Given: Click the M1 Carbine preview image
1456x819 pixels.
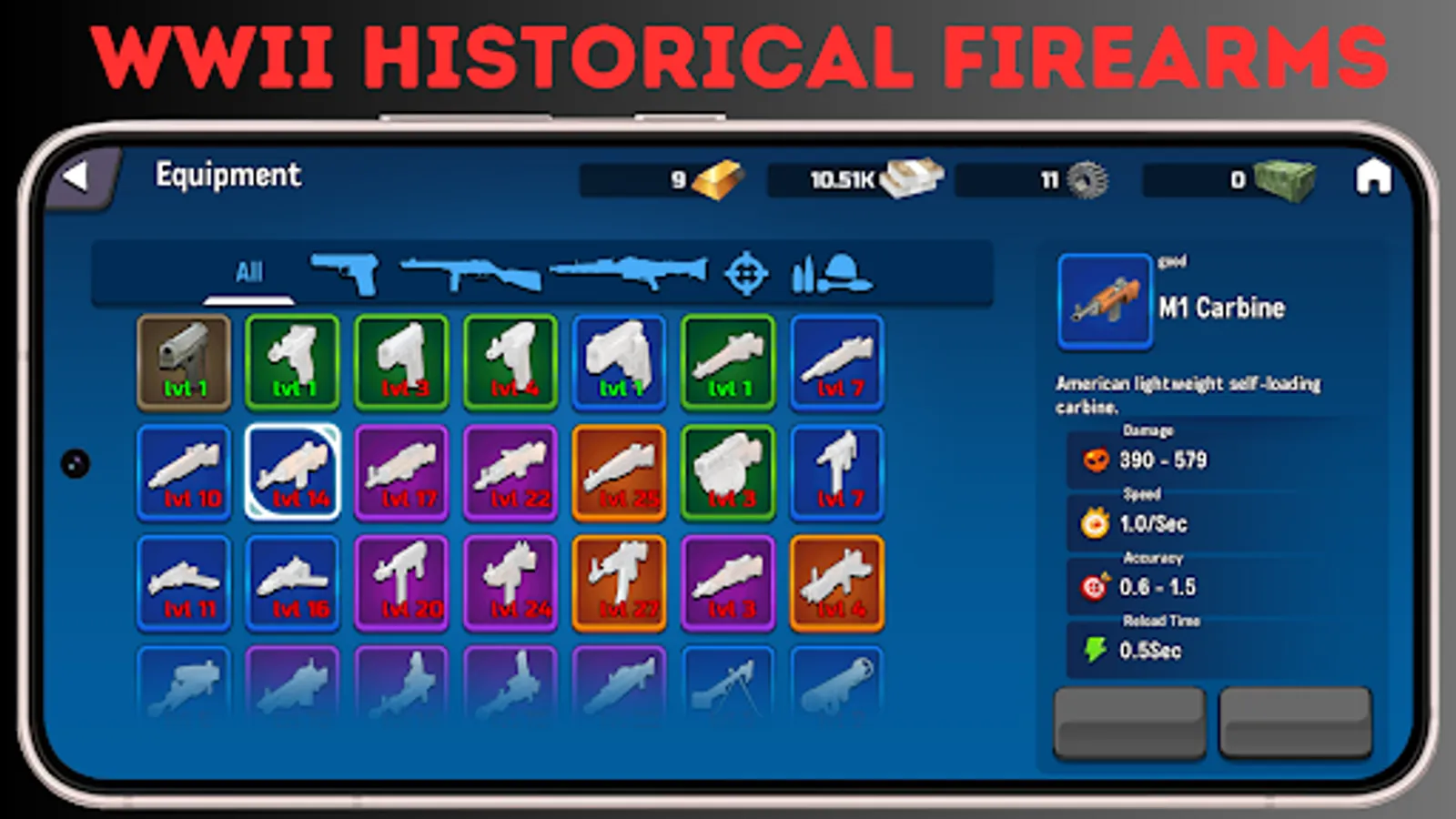Looking at the screenshot, I should 1104,300.
